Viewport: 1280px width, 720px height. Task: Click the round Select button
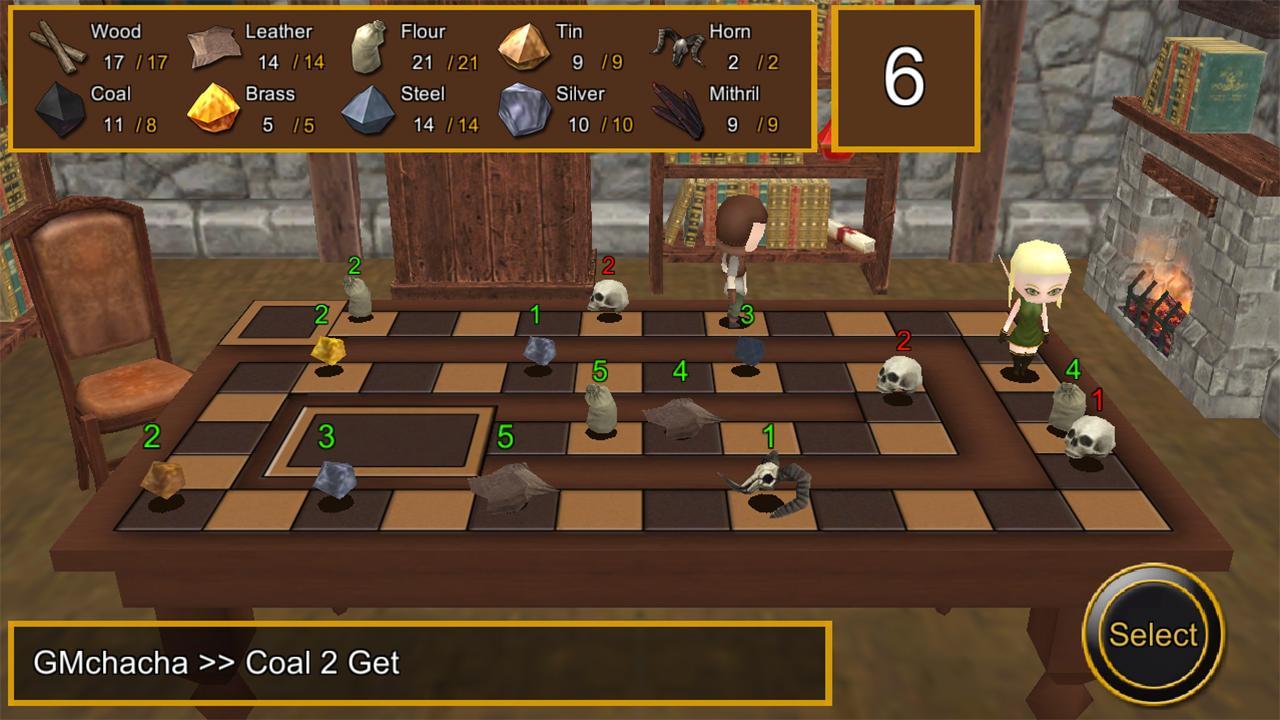(x=1152, y=634)
